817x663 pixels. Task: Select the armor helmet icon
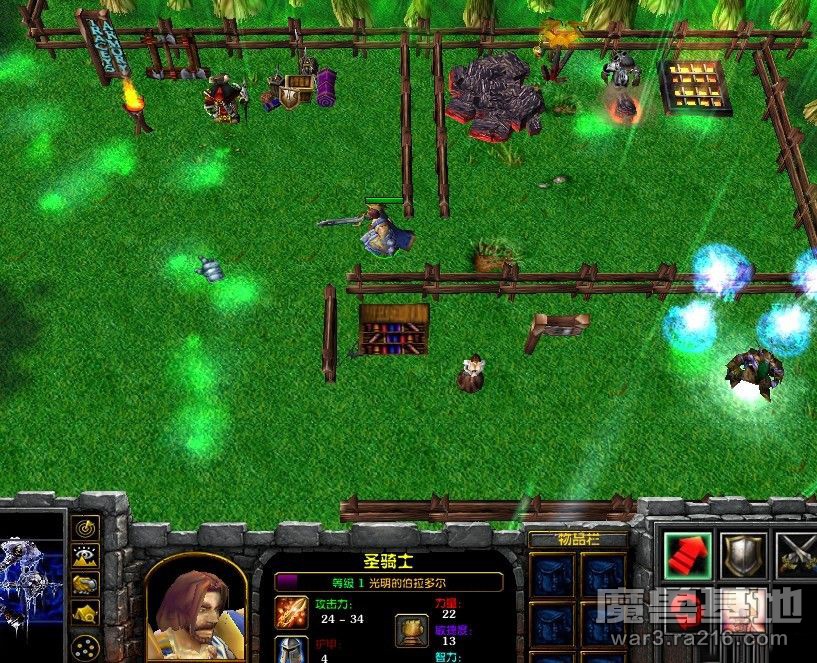[292, 650]
